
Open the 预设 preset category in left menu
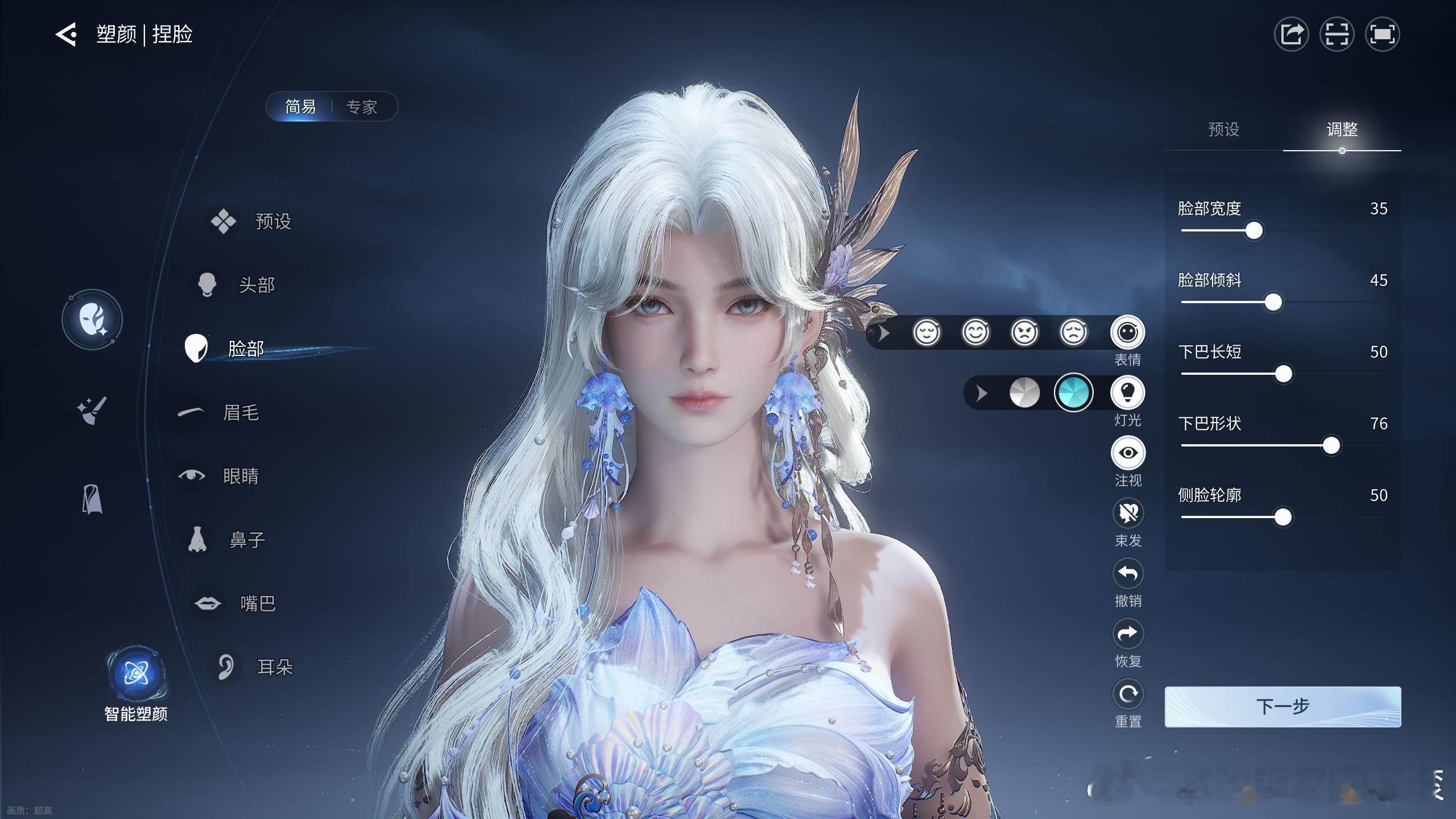(x=272, y=221)
